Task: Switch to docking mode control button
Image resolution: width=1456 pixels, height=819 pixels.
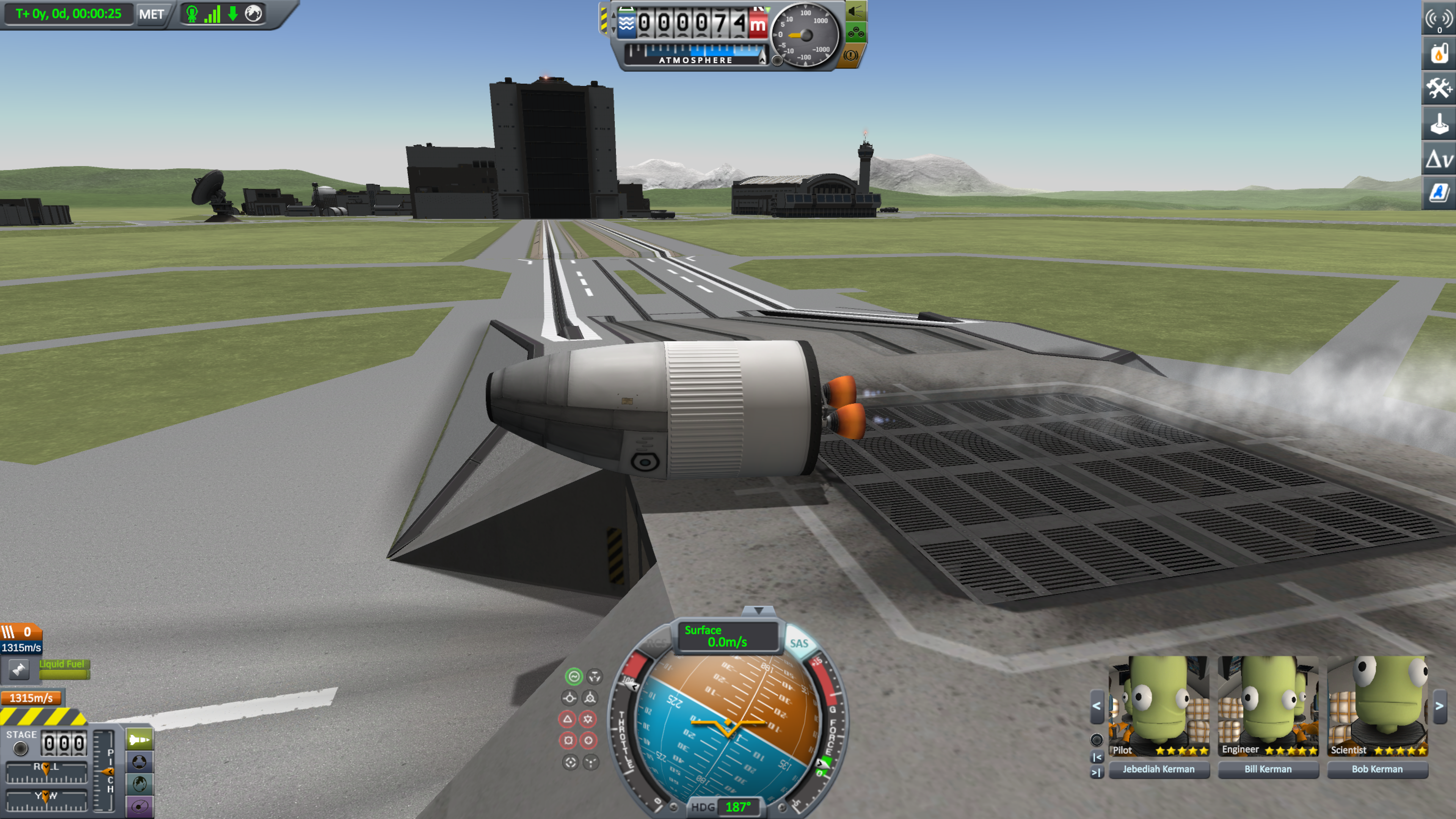Action: tap(139, 762)
